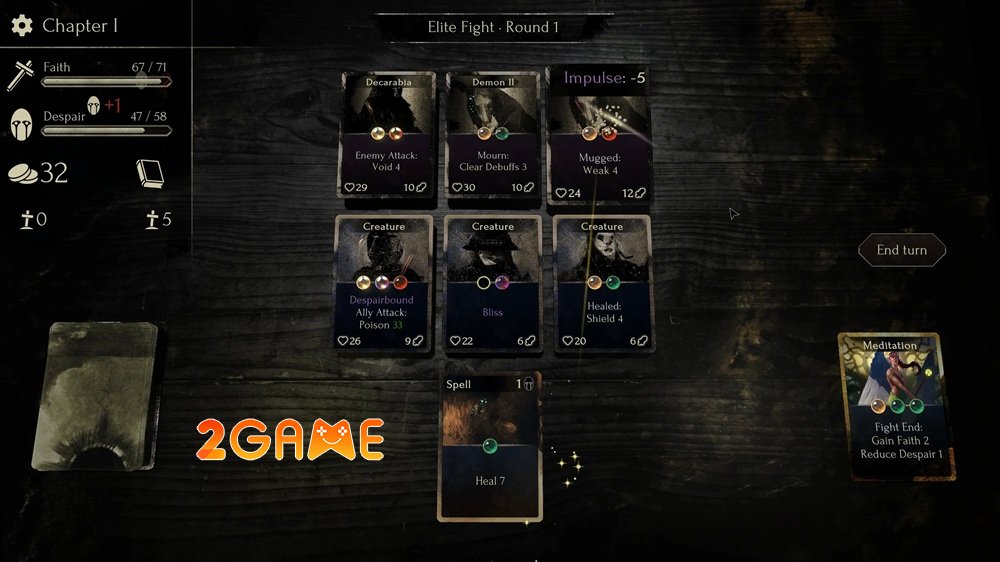This screenshot has width=1000, height=562.
Task: End the current turn
Action: [901, 250]
